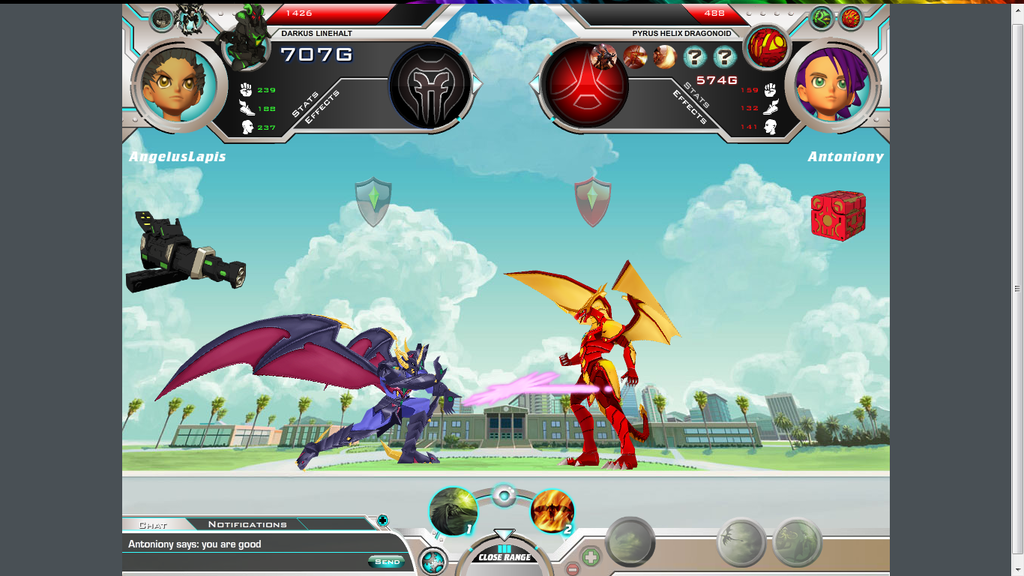Select the red Pyrus Bakugan ball icon
This screenshot has width=1024, height=576.
[767, 47]
